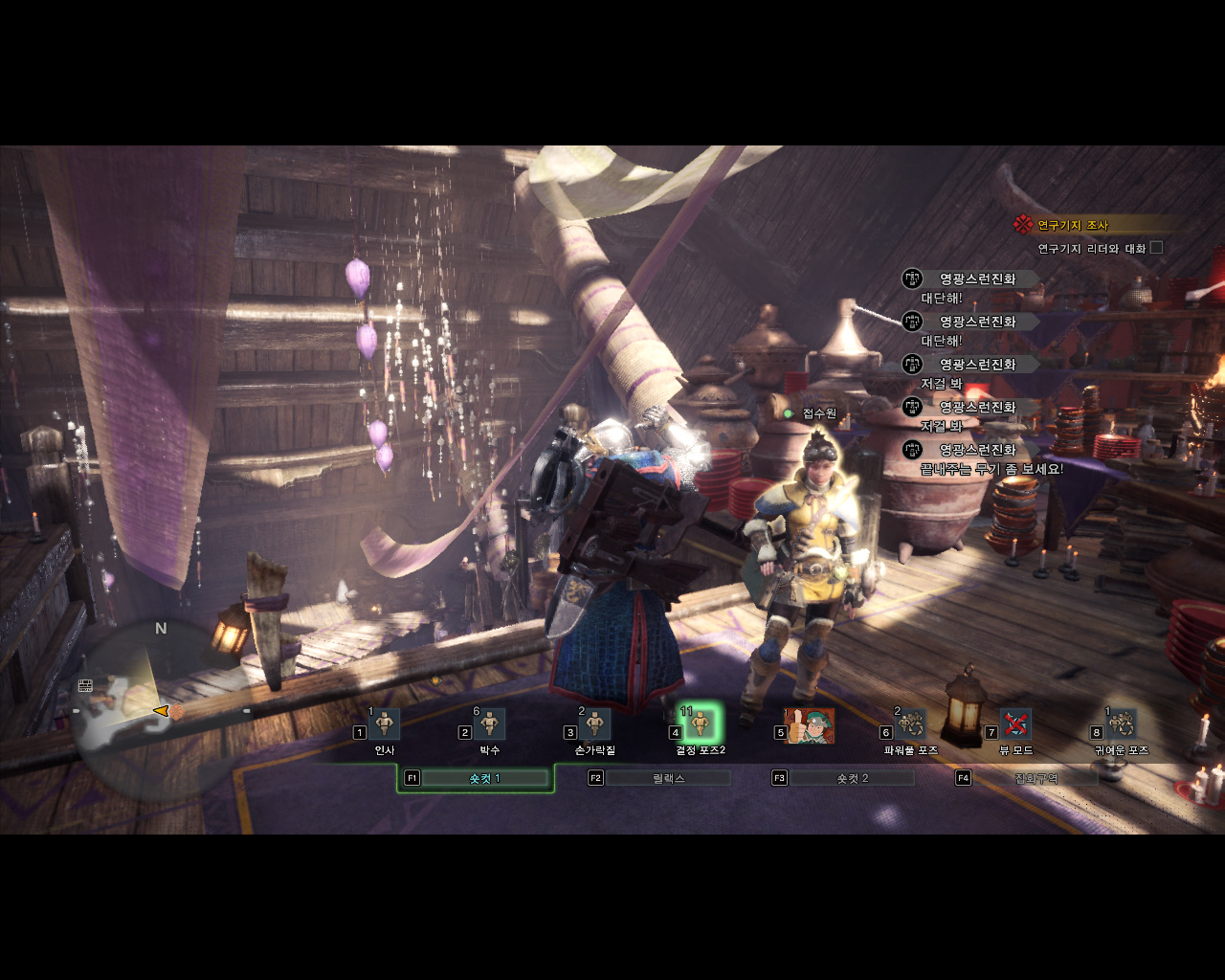Open the 연구기지 조사 quest tracker

[1072, 225]
